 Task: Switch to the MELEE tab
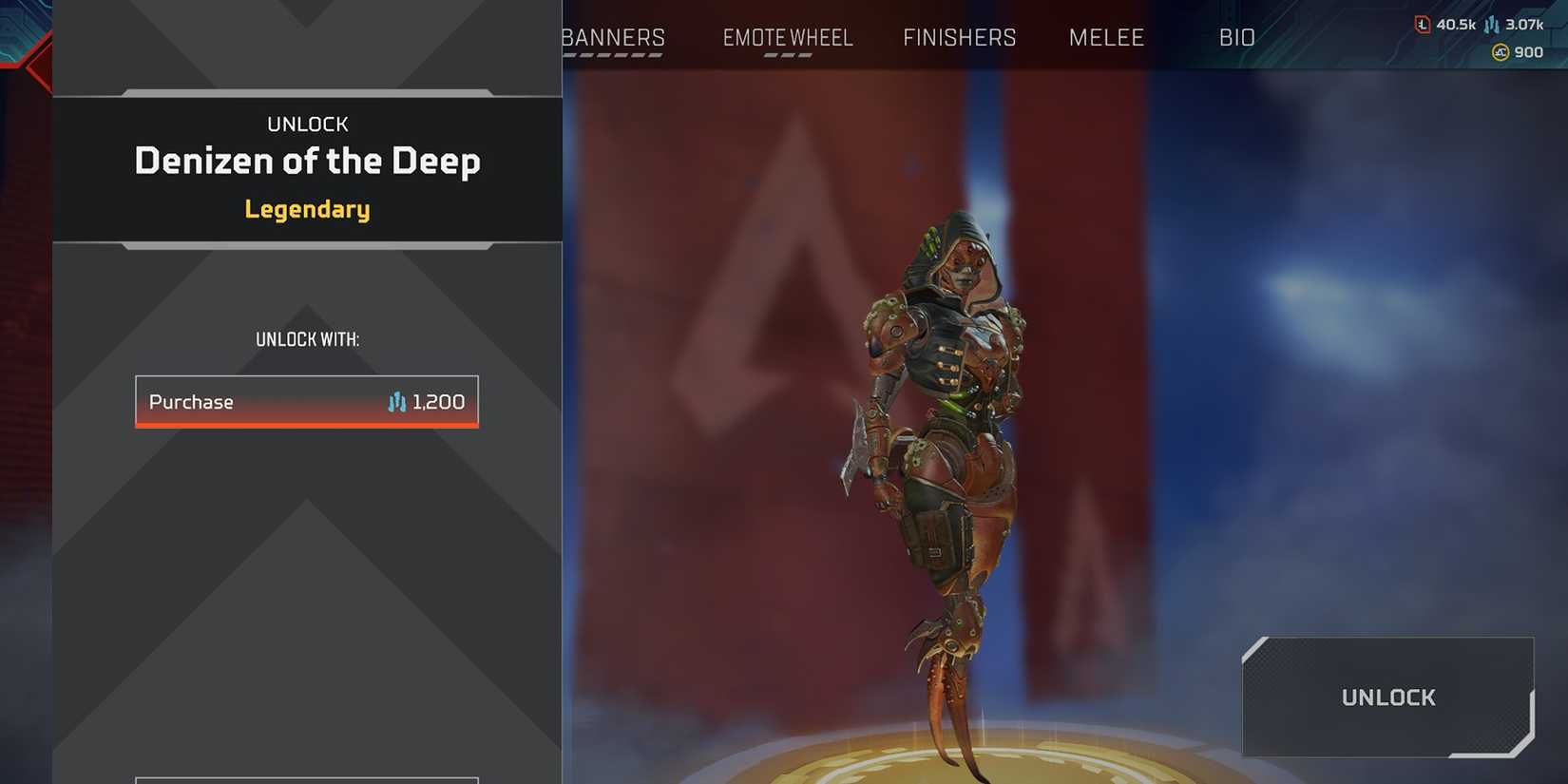pos(1106,37)
